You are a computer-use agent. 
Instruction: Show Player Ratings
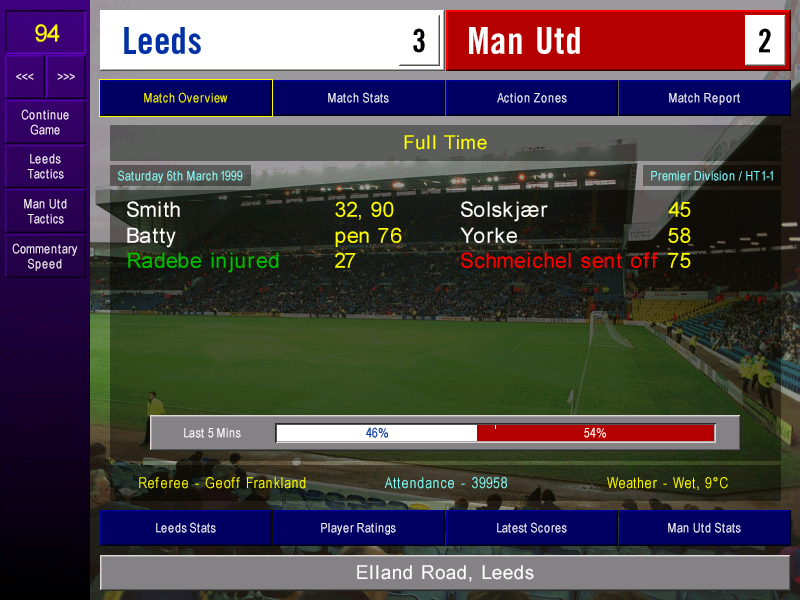[x=358, y=528]
